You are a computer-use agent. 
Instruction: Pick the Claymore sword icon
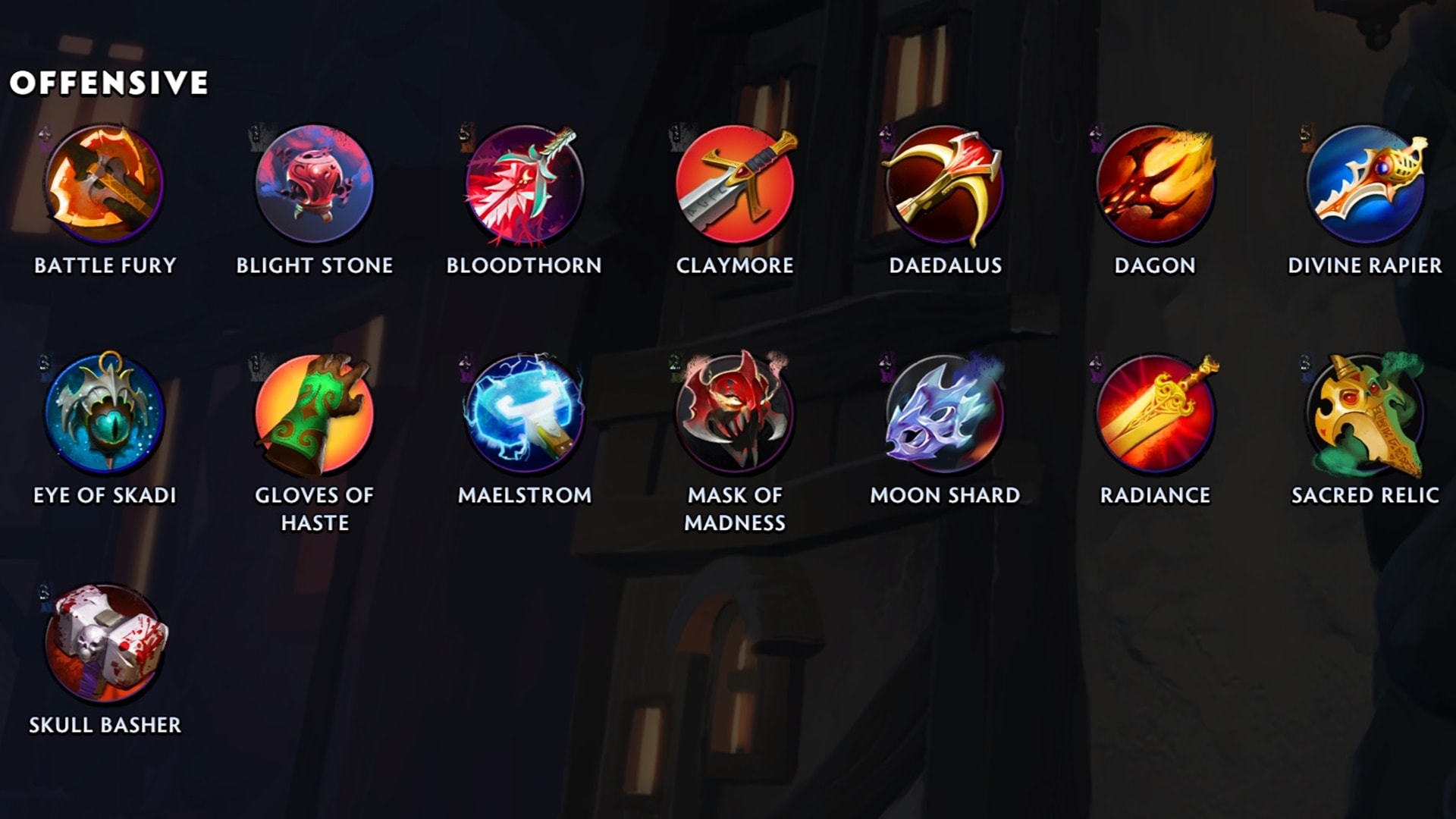click(735, 184)
